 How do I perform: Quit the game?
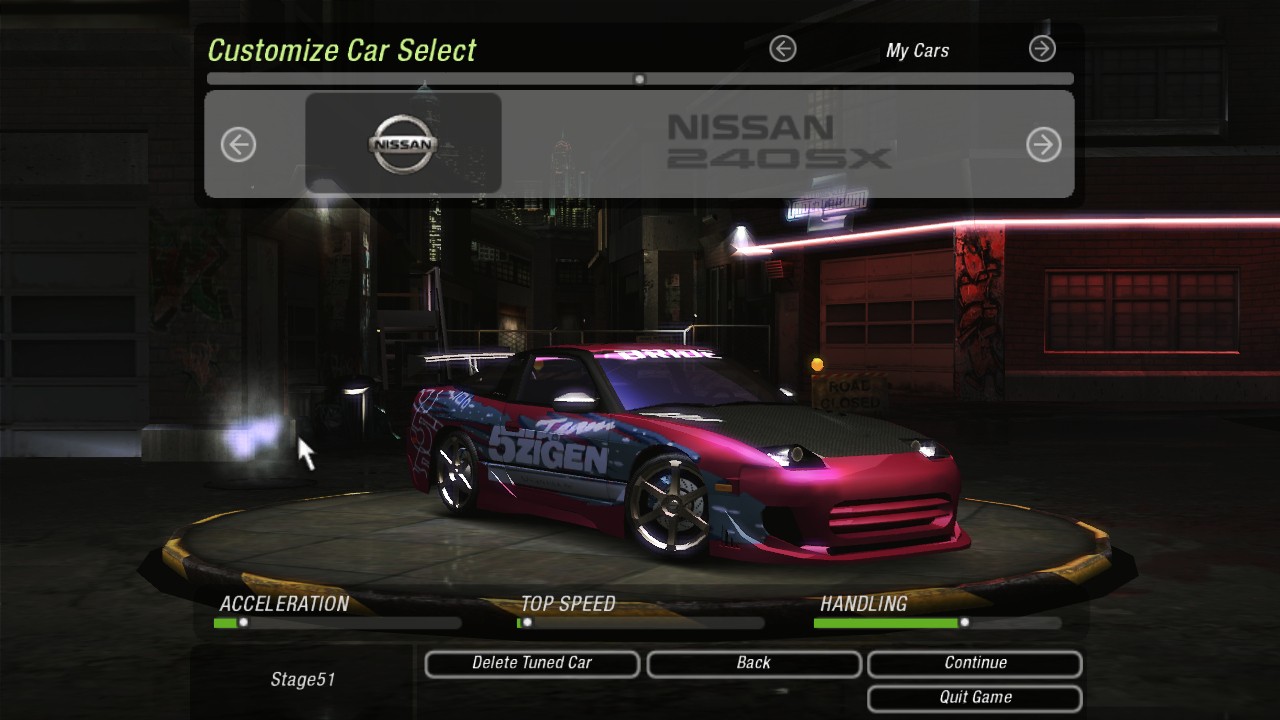click(x=975, y=697)
